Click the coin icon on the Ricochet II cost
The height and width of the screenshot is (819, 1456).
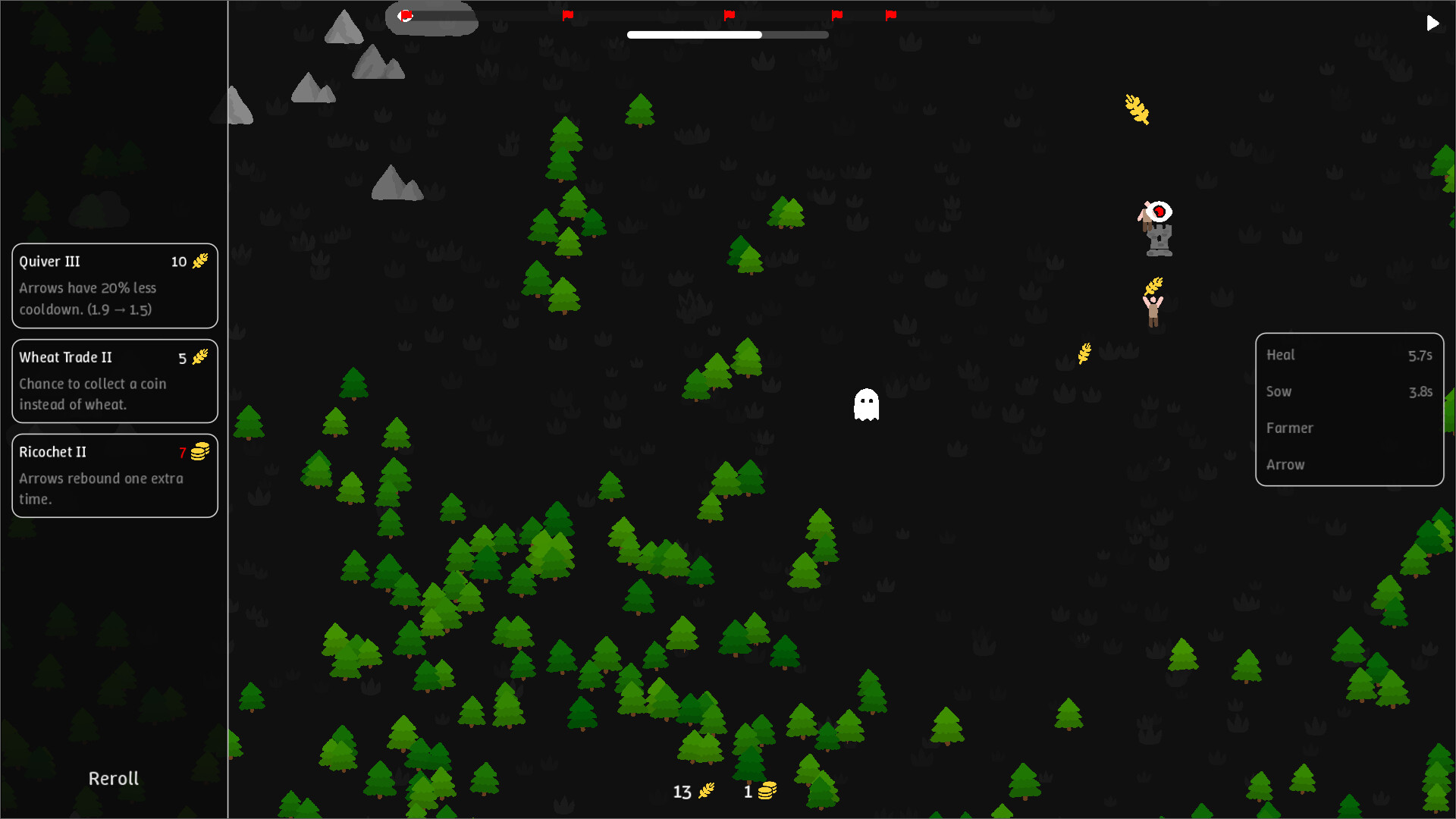pos(199,452)
